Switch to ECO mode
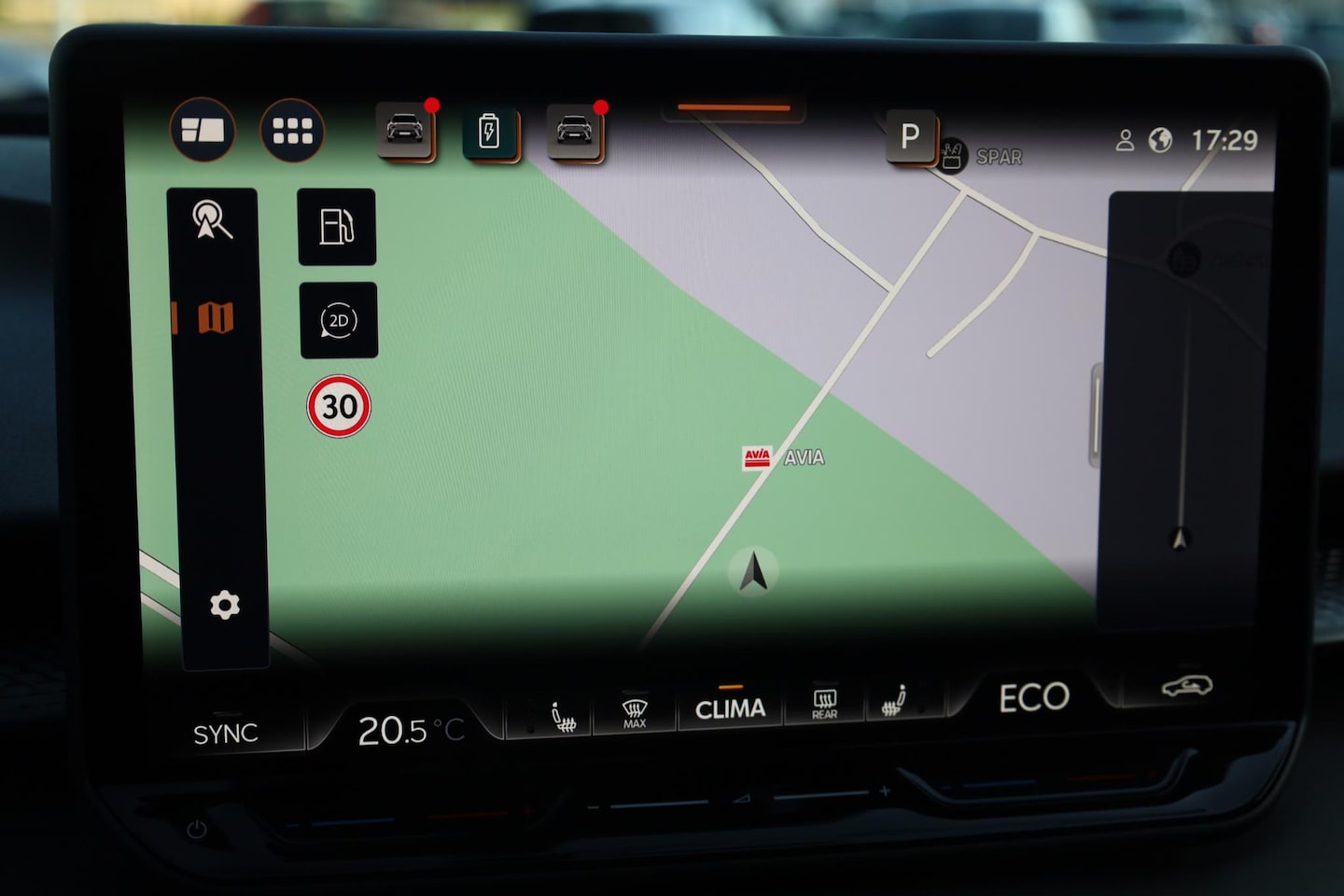This screenshot has width=1344, height=896. [1033, 698]
